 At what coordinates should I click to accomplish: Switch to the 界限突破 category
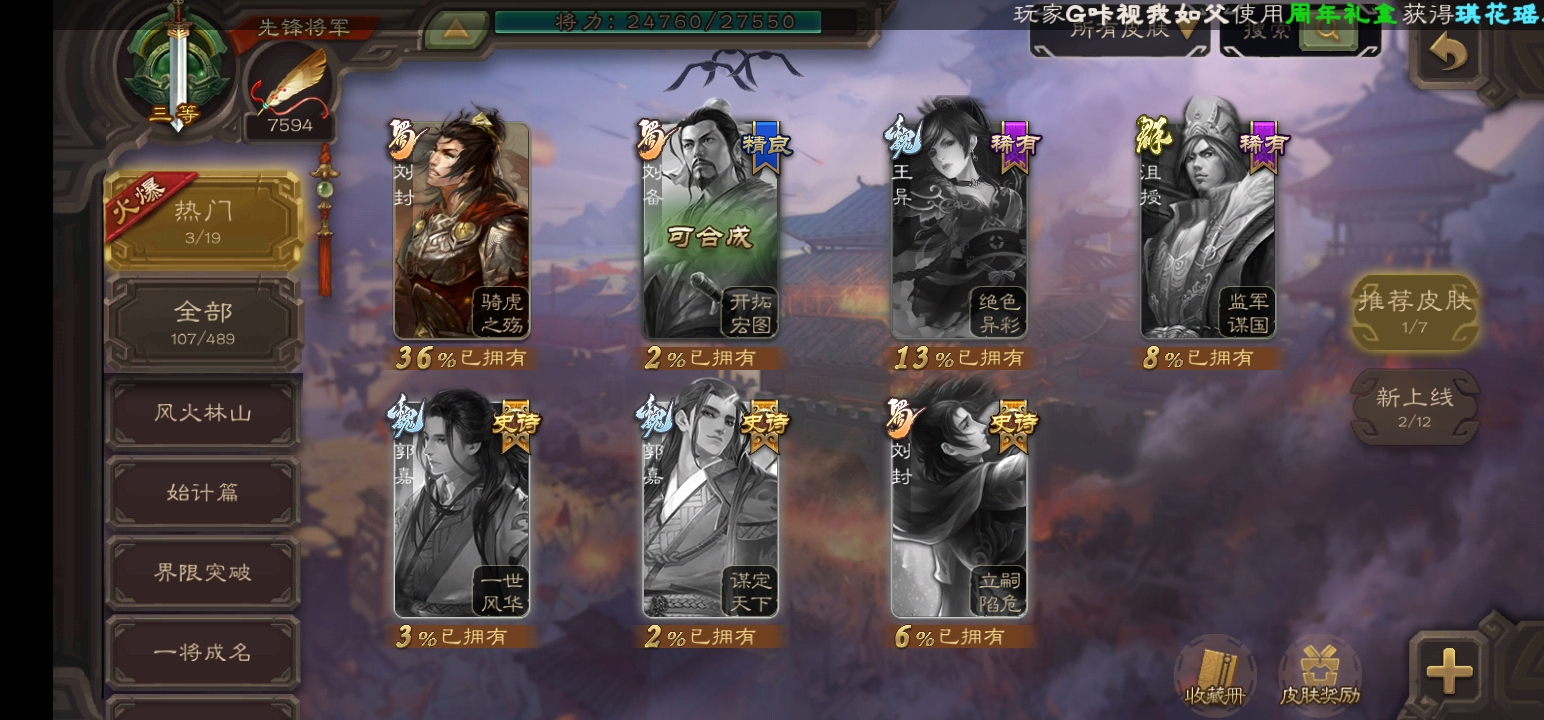203,572
